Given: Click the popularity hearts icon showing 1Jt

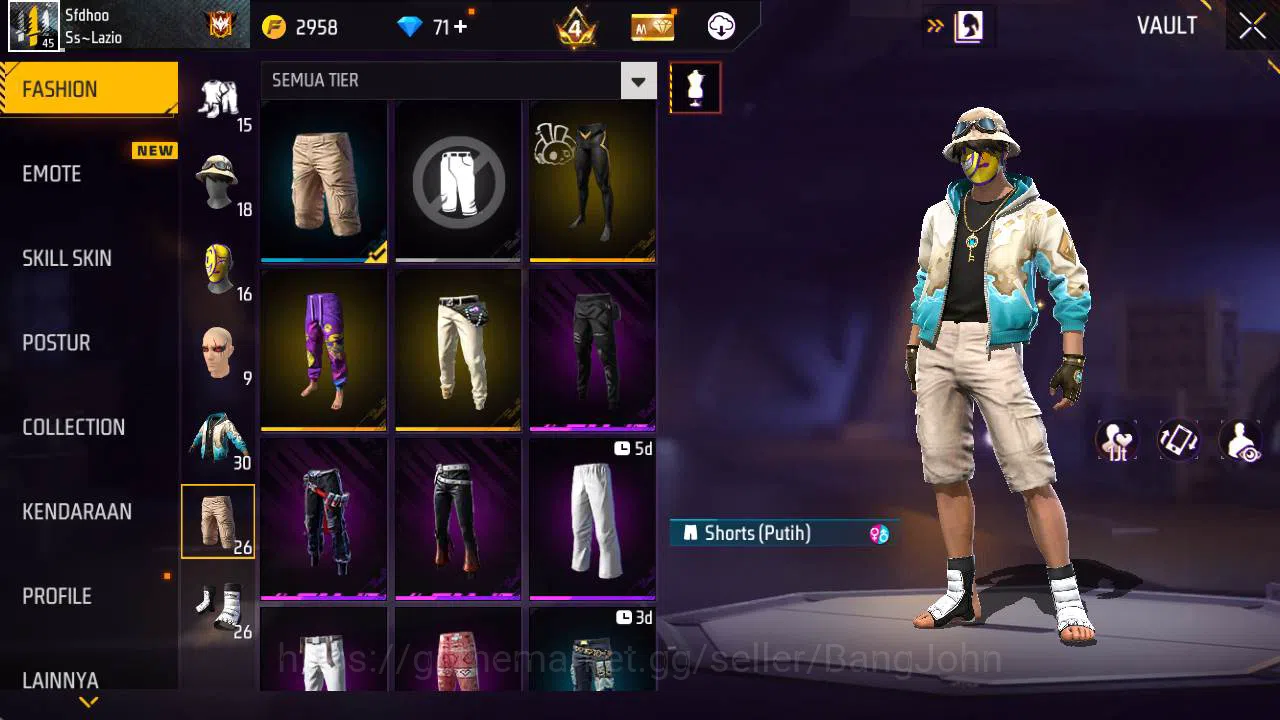Looking at the screenshot, I should [1116, 440].
